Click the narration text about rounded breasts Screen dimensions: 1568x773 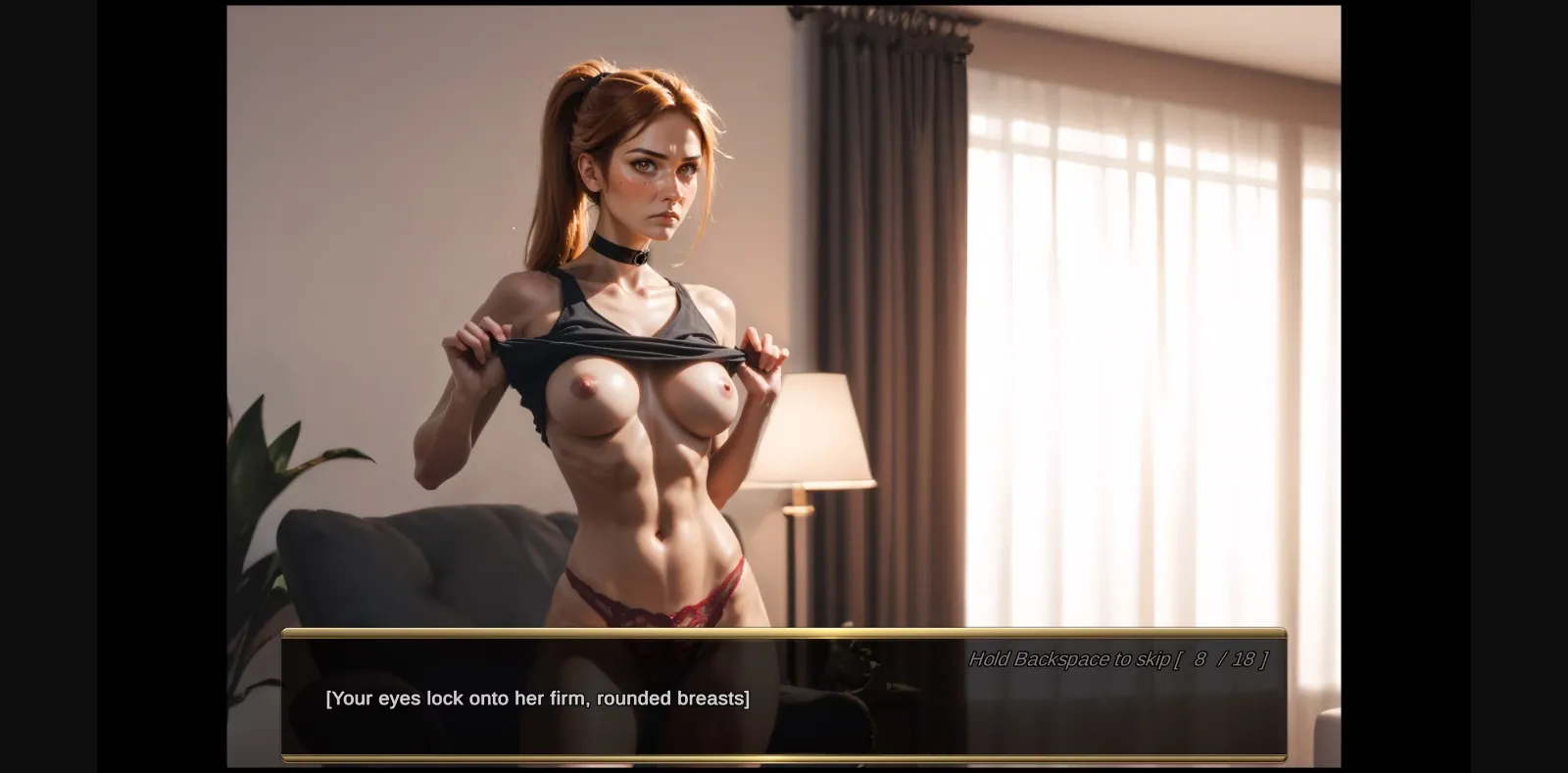[x=538, y=699]
